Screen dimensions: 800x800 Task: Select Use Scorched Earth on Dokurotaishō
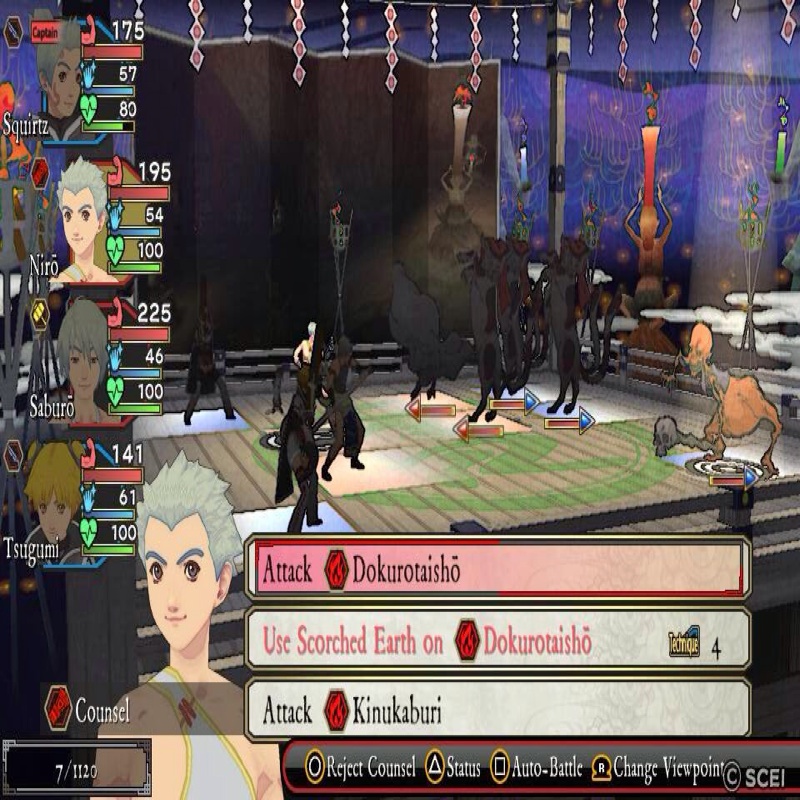(497, 641)
